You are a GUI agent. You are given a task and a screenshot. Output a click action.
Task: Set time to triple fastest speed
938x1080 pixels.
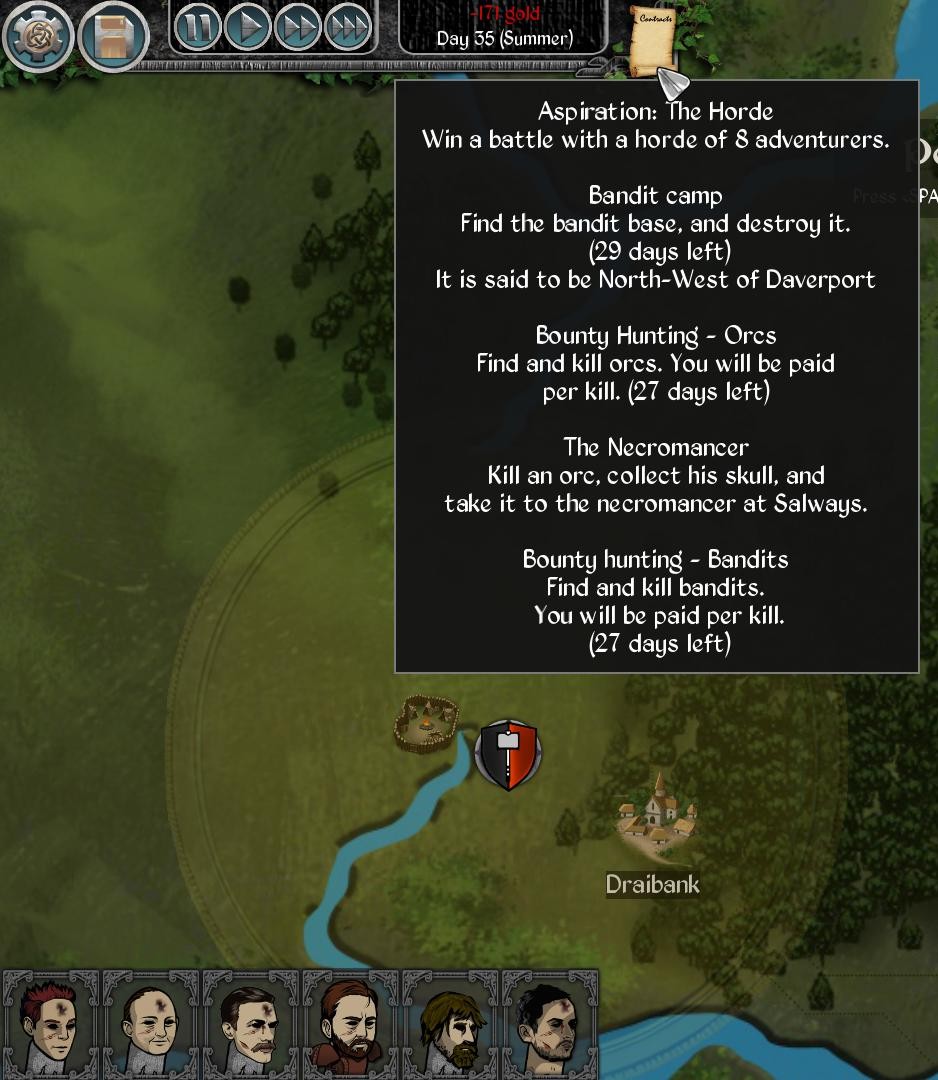347,28
